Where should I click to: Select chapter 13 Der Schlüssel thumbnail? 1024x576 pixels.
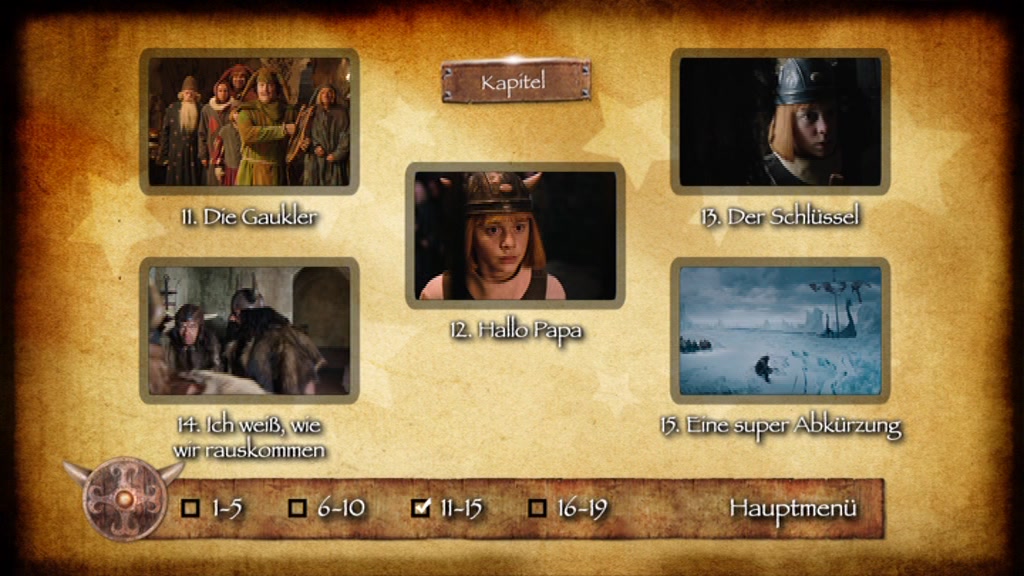pos(780,121)
